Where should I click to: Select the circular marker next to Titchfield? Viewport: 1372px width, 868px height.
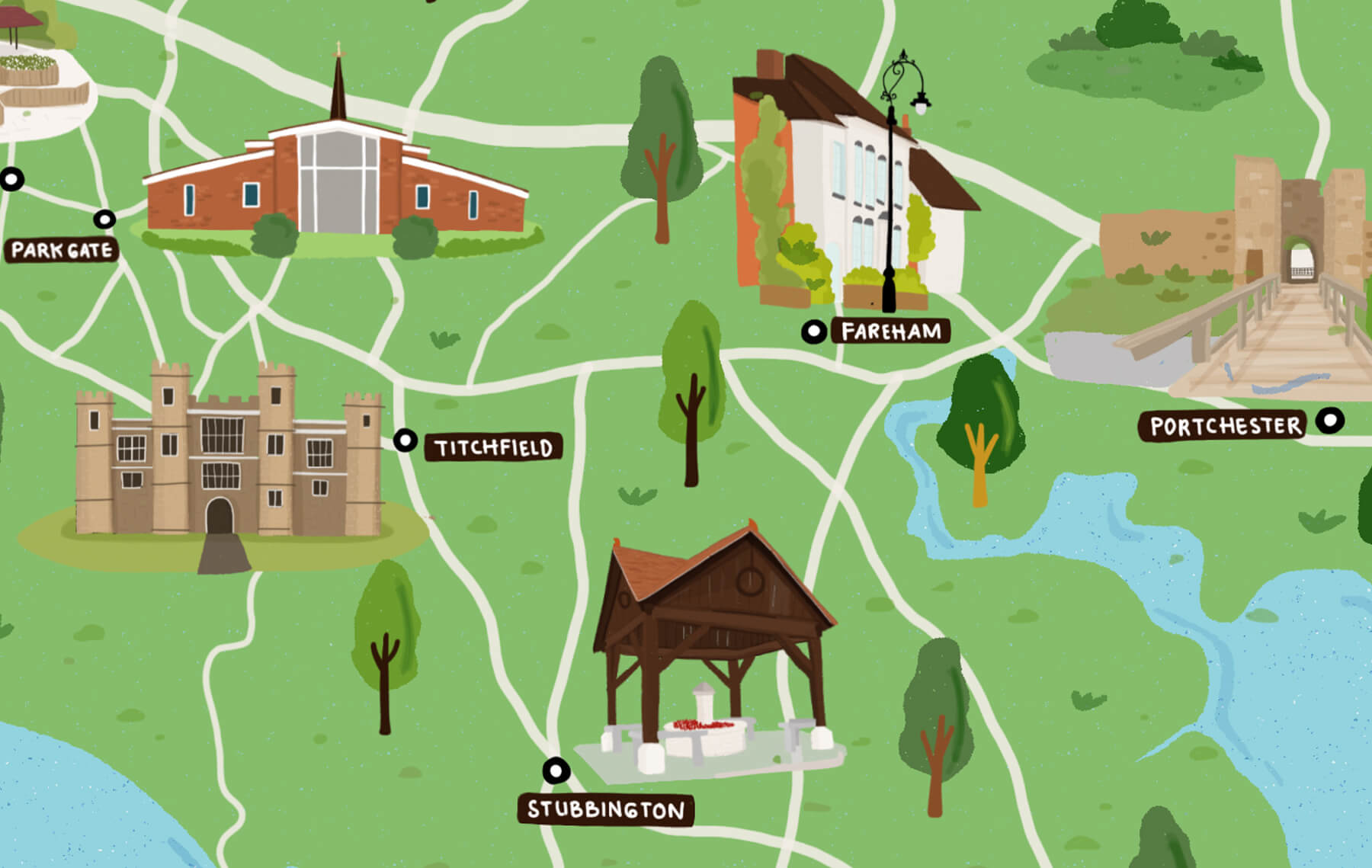click(406, 440)
